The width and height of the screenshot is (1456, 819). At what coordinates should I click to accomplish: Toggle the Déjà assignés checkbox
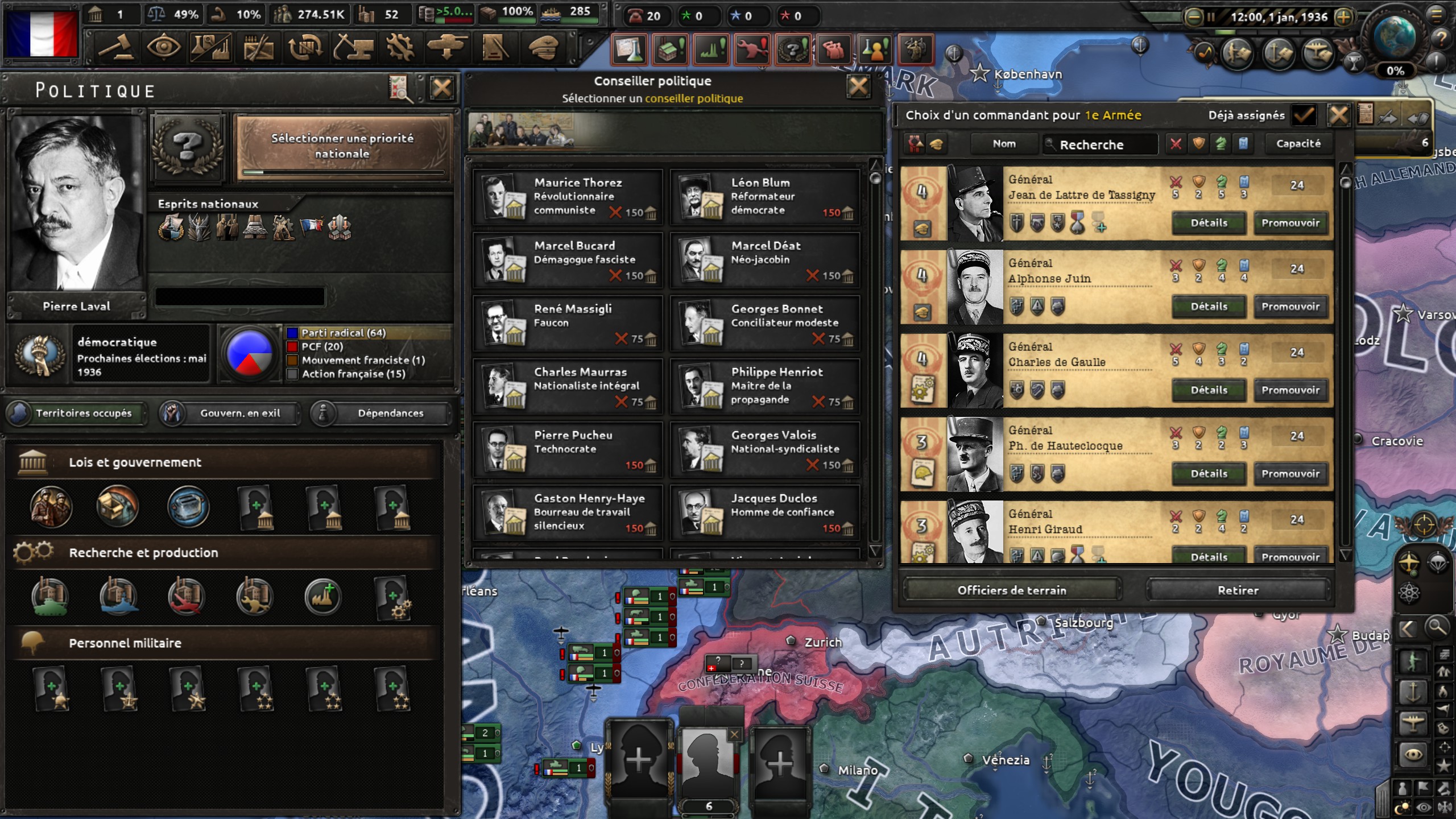point(1303,115)
